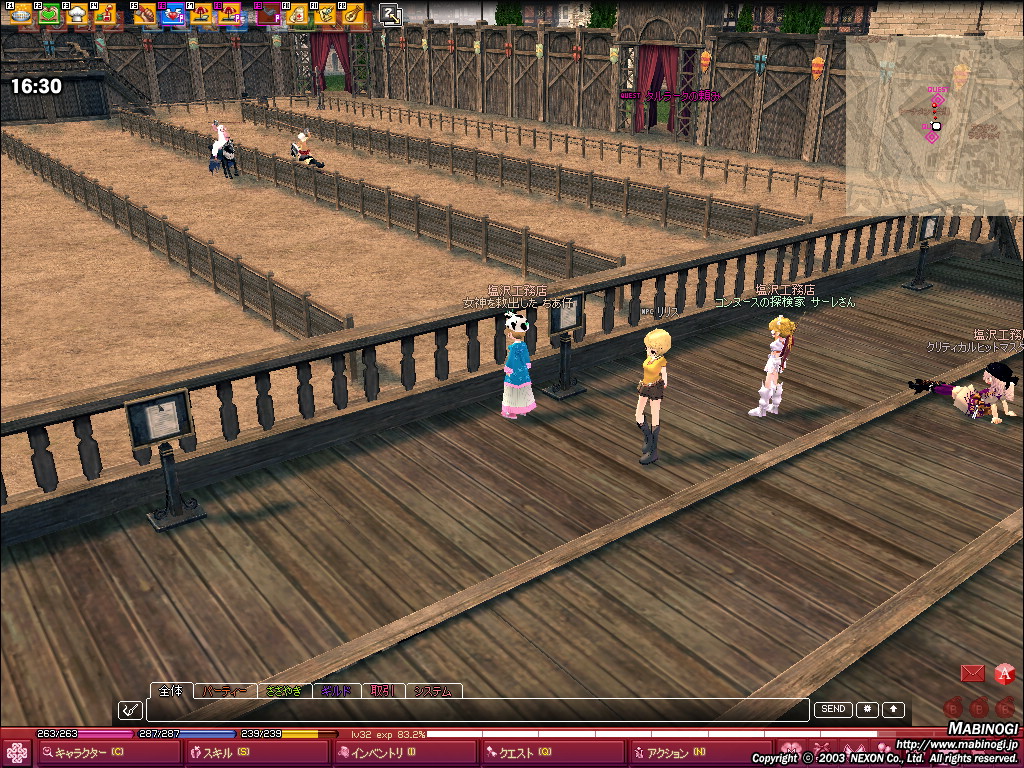Click the question mark help icon
Image resolution: width=1024 pixels, height=768 pixels.
coord(391,14)
